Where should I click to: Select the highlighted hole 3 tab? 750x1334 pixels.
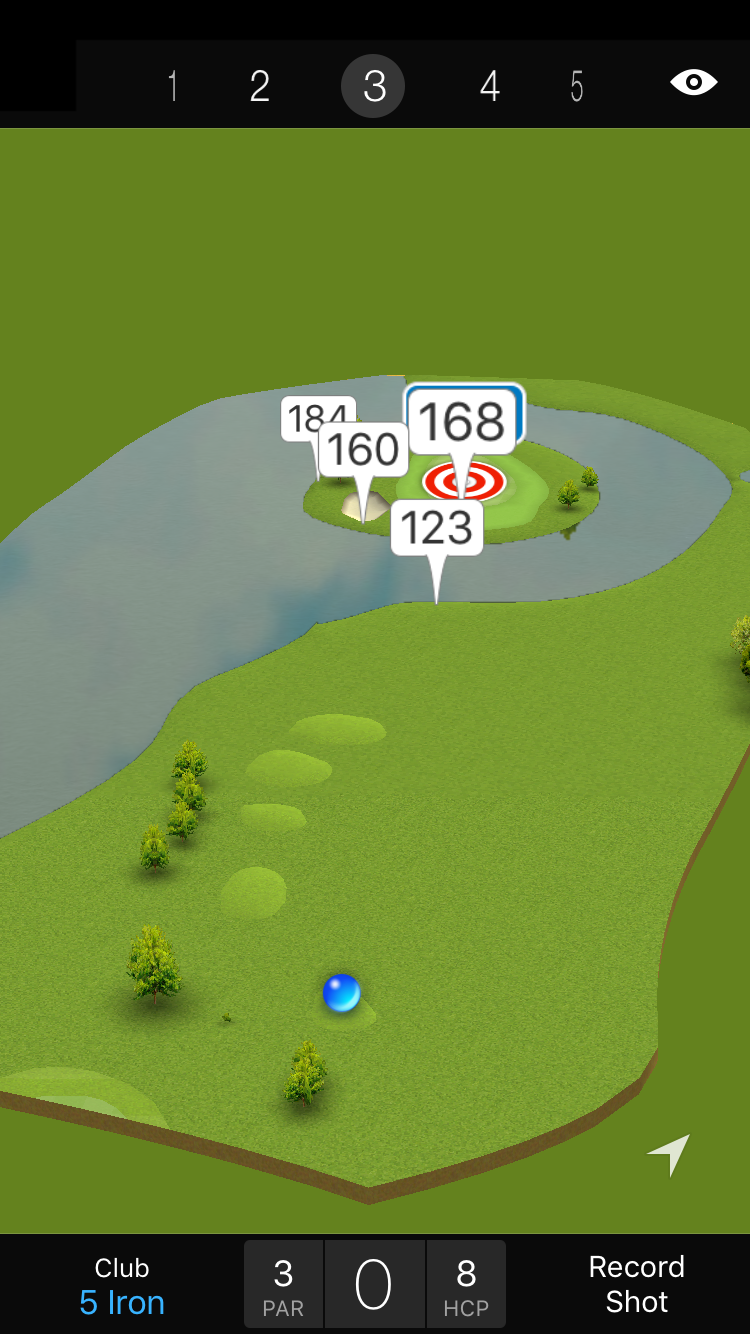[373, 87]
